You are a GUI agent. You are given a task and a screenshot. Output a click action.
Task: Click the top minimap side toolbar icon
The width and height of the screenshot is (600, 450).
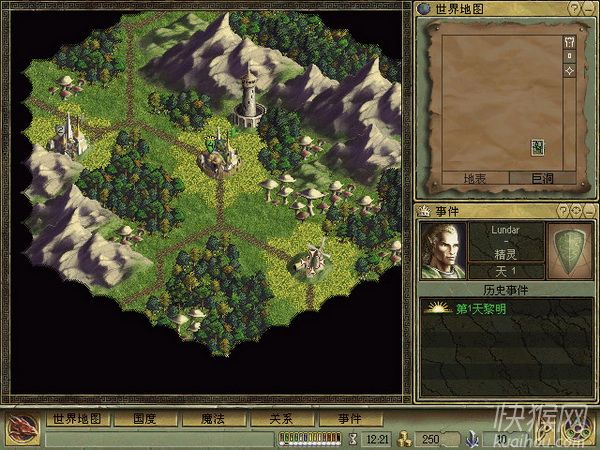click(x=569, y=42)
